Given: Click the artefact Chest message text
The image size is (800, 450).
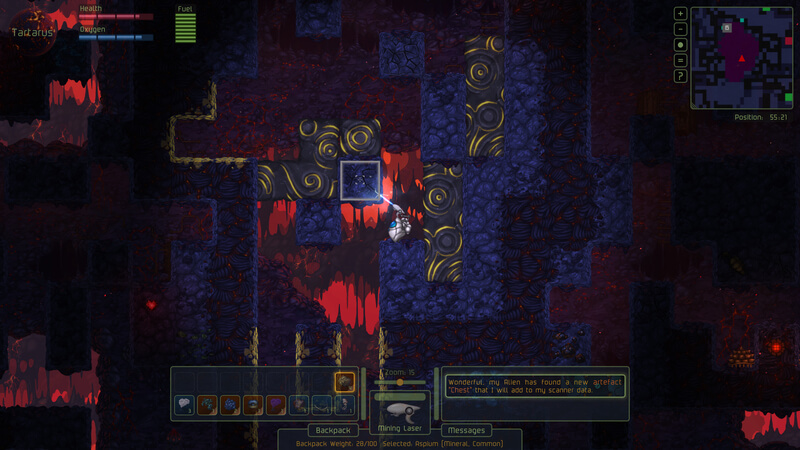Looking at the screenshot, I should click(x=535, y=386).
